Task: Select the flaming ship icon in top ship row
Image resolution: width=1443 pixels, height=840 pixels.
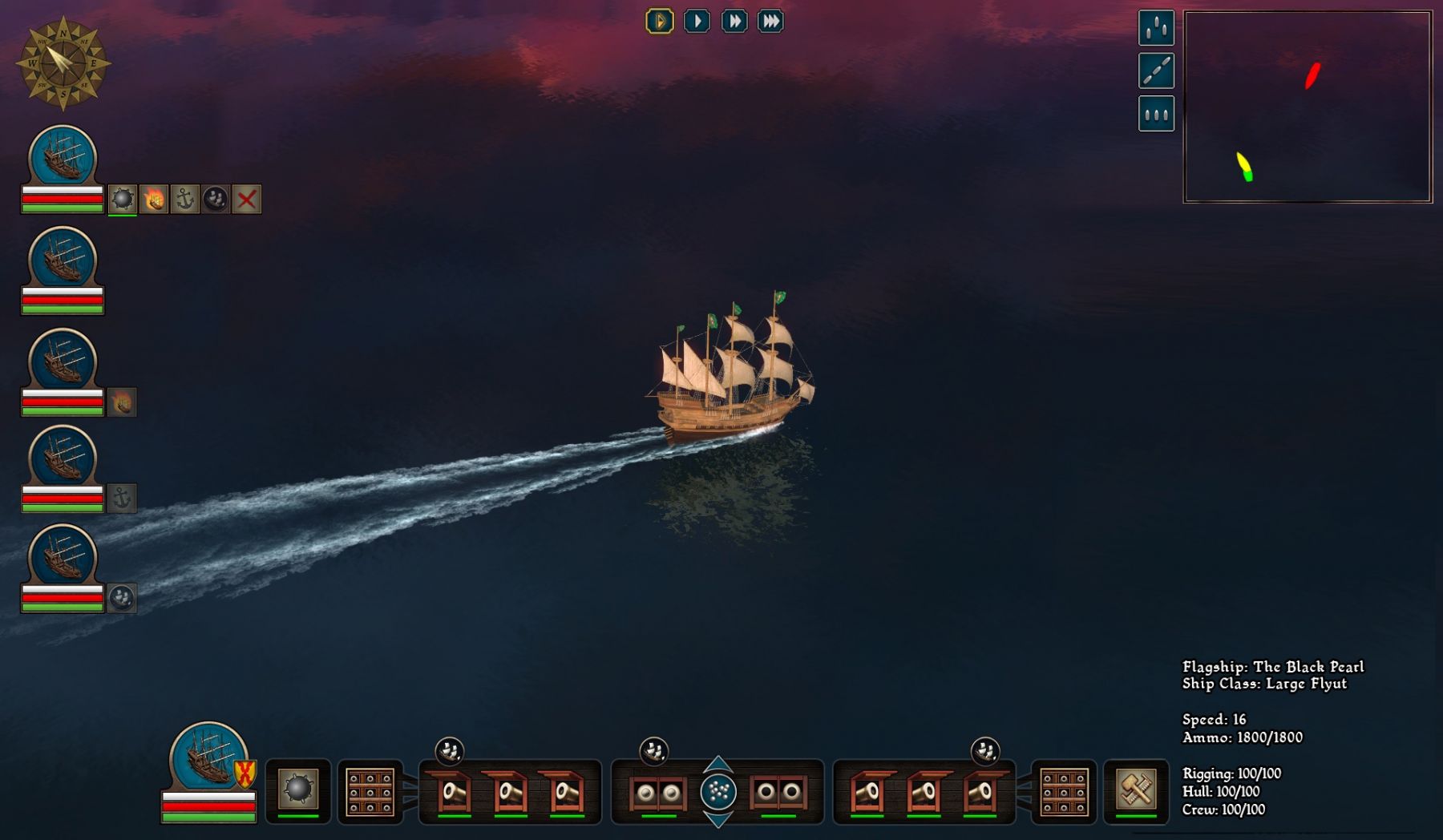Action: click(154, 199)
